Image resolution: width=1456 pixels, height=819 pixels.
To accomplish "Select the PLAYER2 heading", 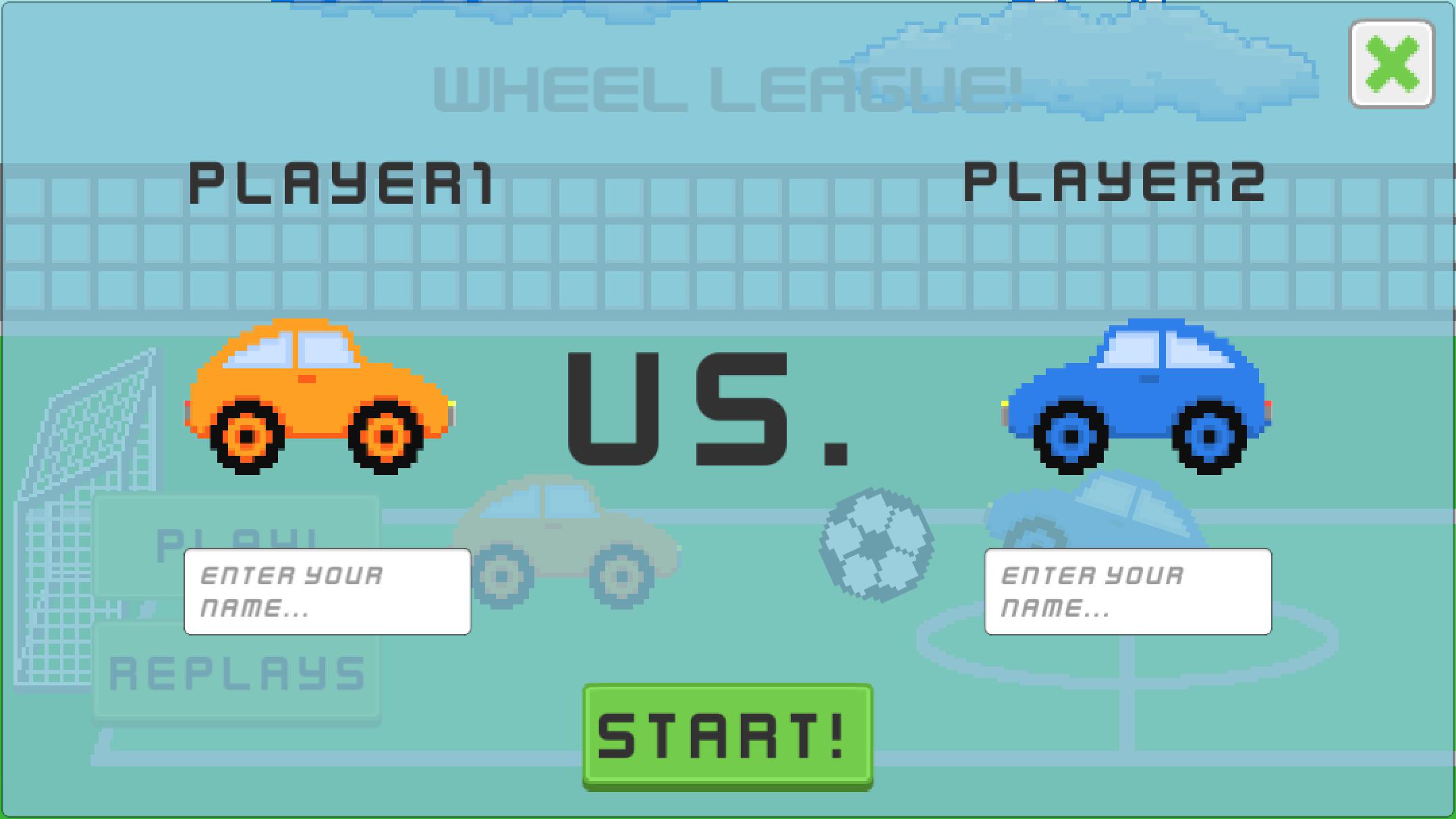I will click(1117, 182).
